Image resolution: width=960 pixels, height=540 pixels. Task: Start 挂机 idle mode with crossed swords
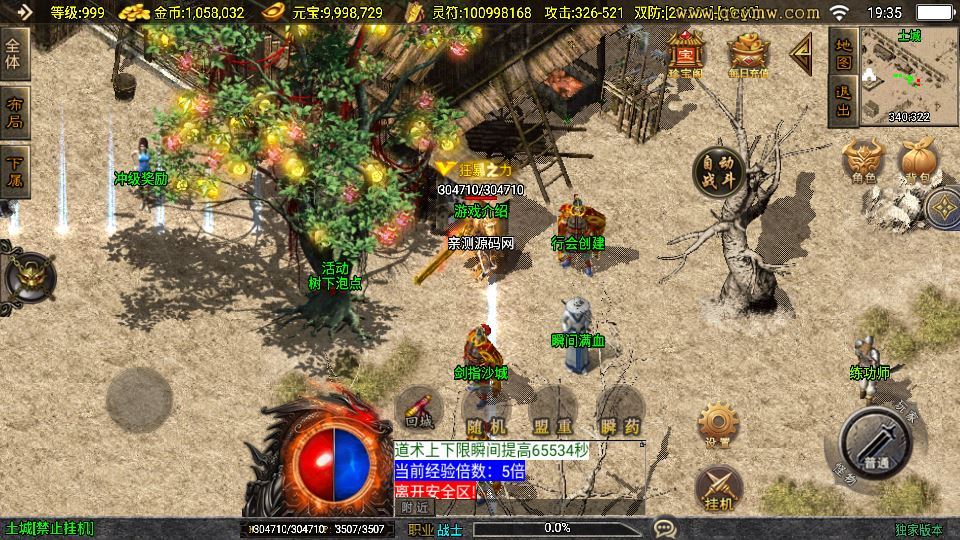[x=716, y=487]
